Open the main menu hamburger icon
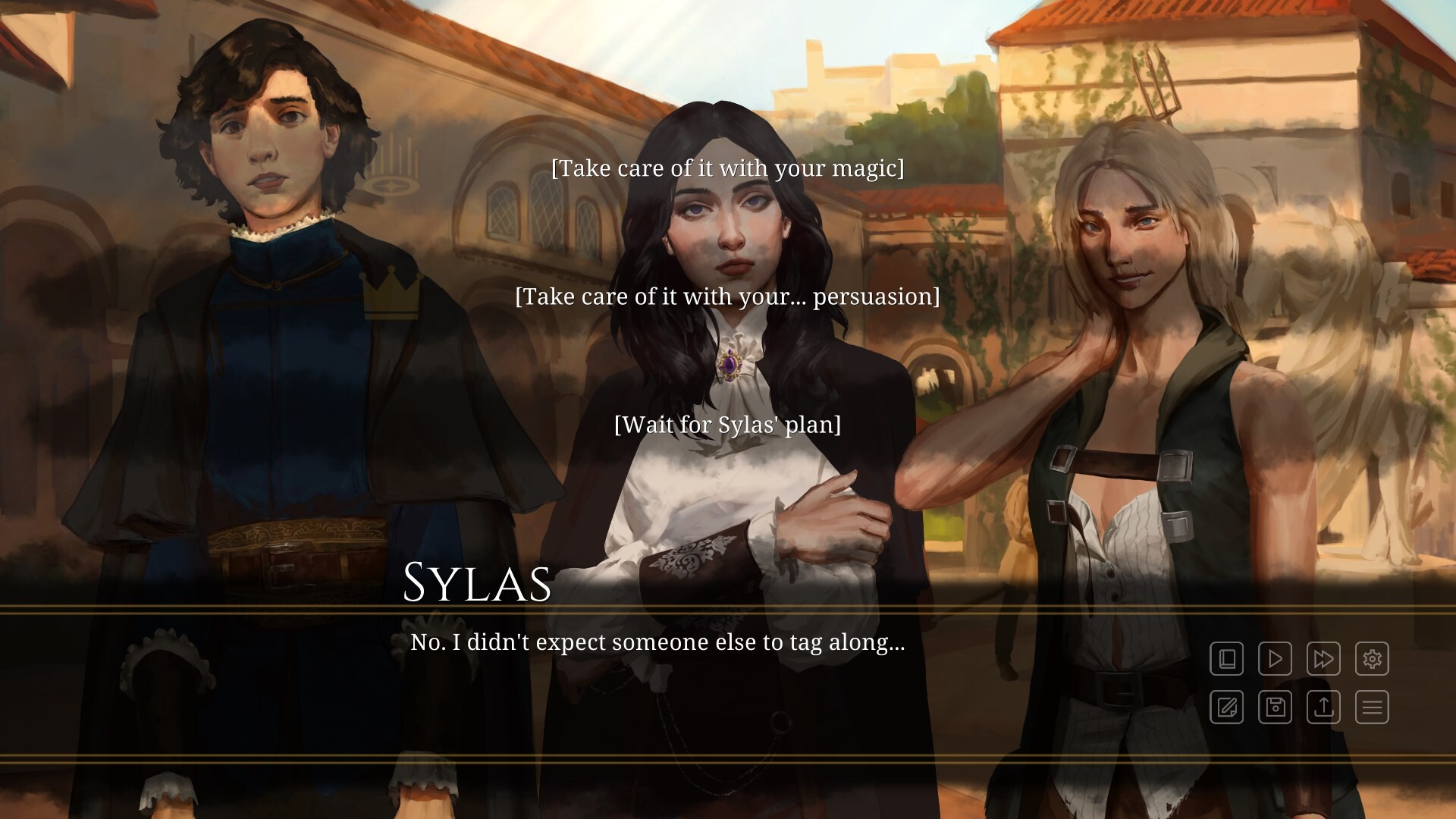The height and width of the screenshot is (819, 1456). [x=1373, y=708]
